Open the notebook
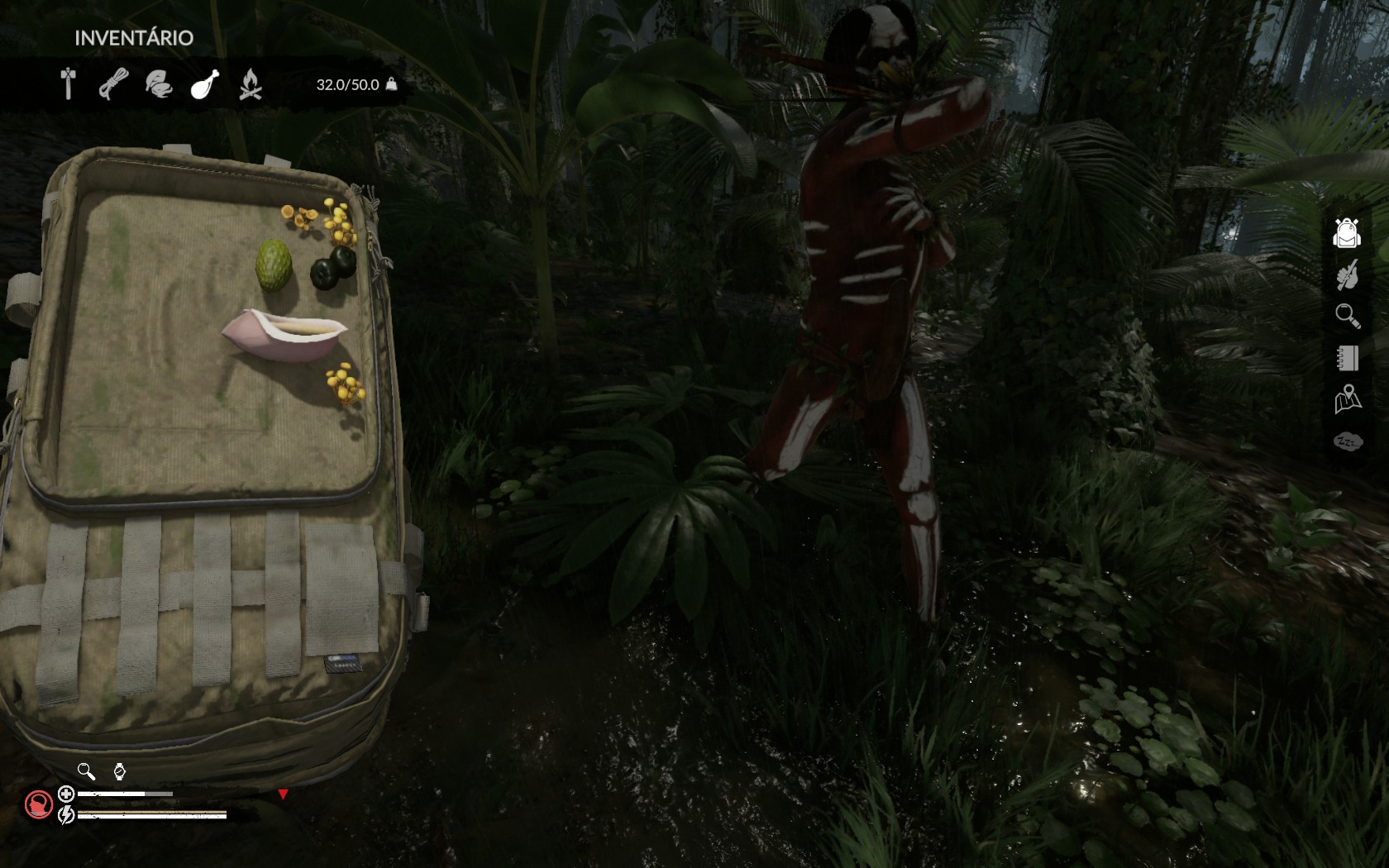Image resolution: width=1389 pixels, height=868 pixels. point(1347,358)
